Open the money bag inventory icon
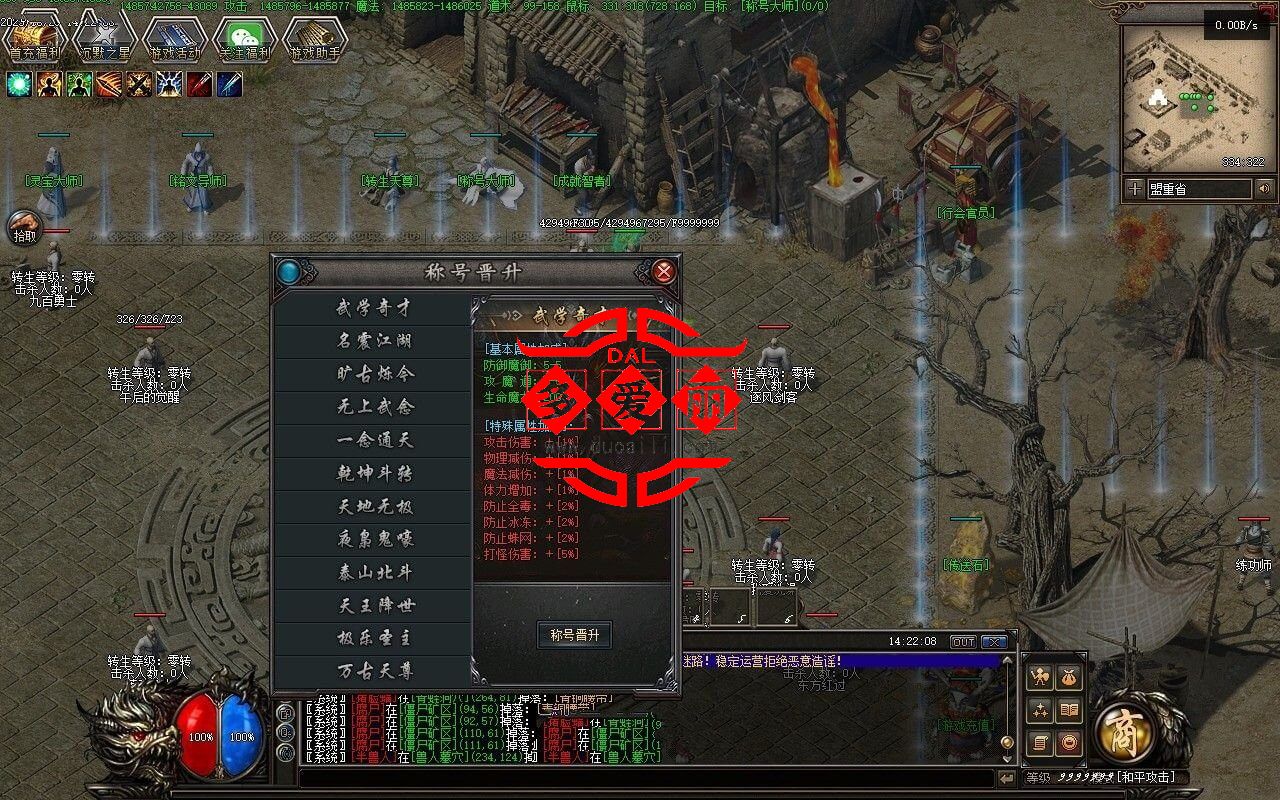The image size is (1280, 800). 1069,677
